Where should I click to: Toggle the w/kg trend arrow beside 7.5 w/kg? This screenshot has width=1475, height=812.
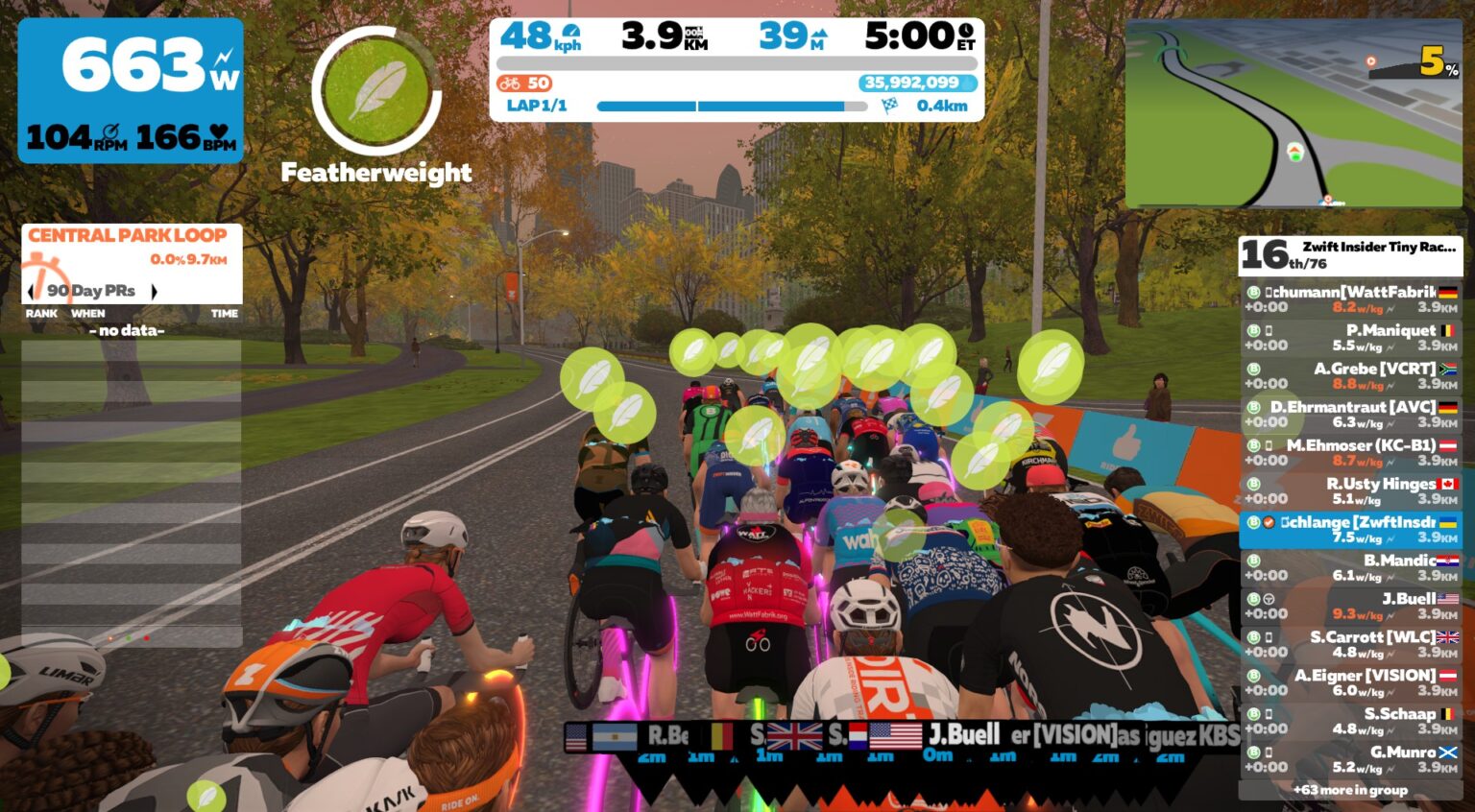(x=1390, y=538)
